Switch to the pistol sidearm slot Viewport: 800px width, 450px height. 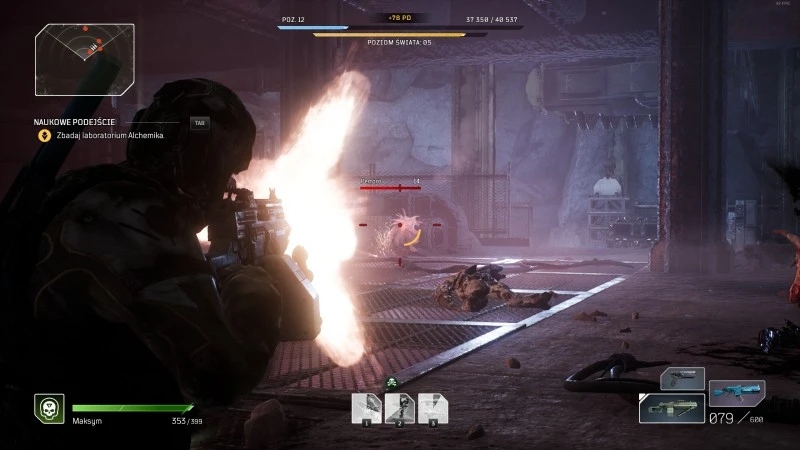coord(682,380)
